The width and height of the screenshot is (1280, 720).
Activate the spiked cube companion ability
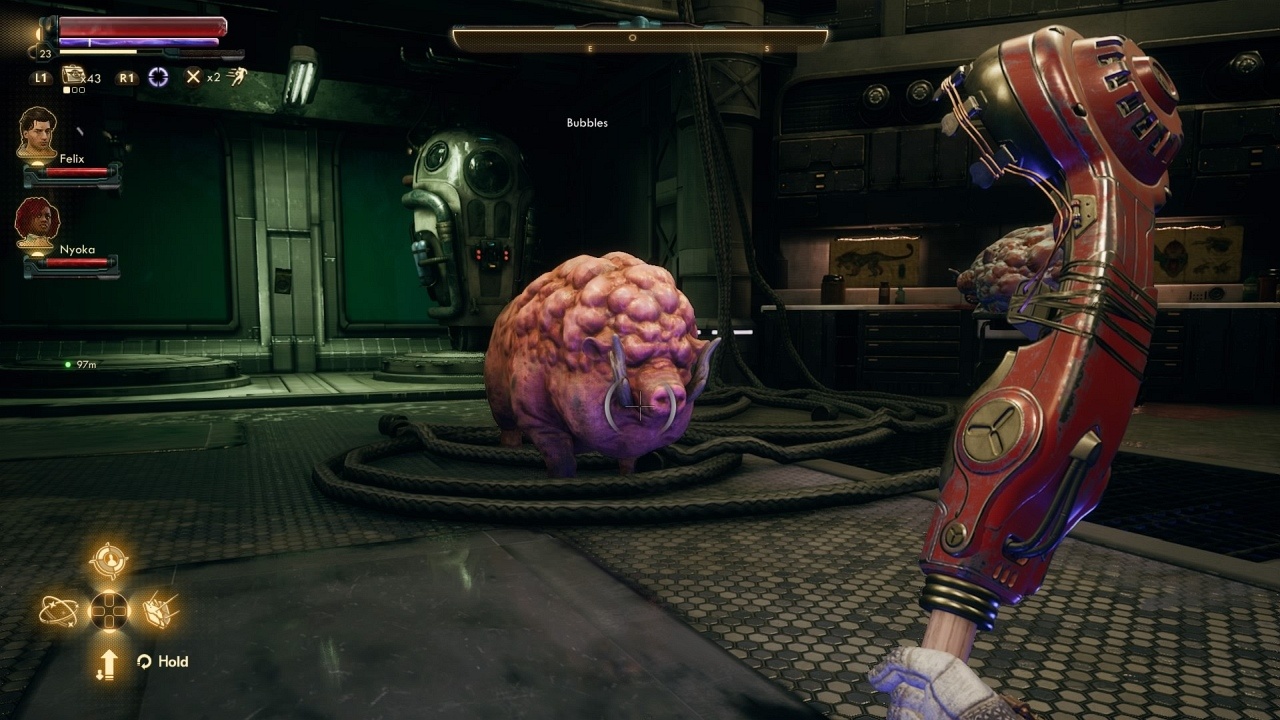pyautogui.click(x=160, y=610)
